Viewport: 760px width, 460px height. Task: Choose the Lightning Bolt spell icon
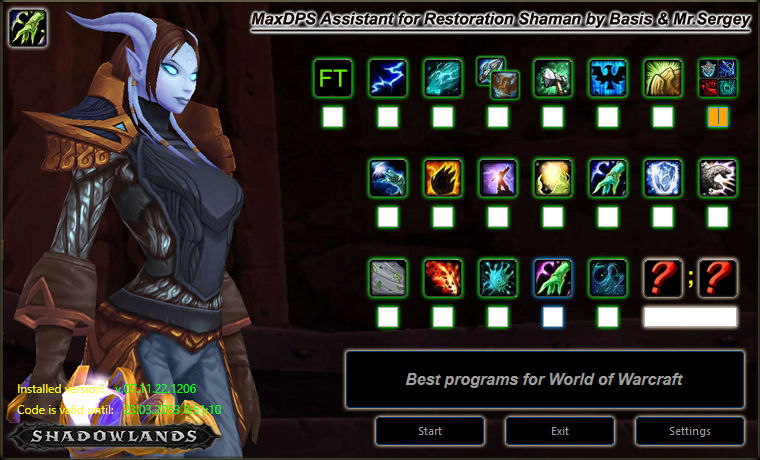point(388,77)
